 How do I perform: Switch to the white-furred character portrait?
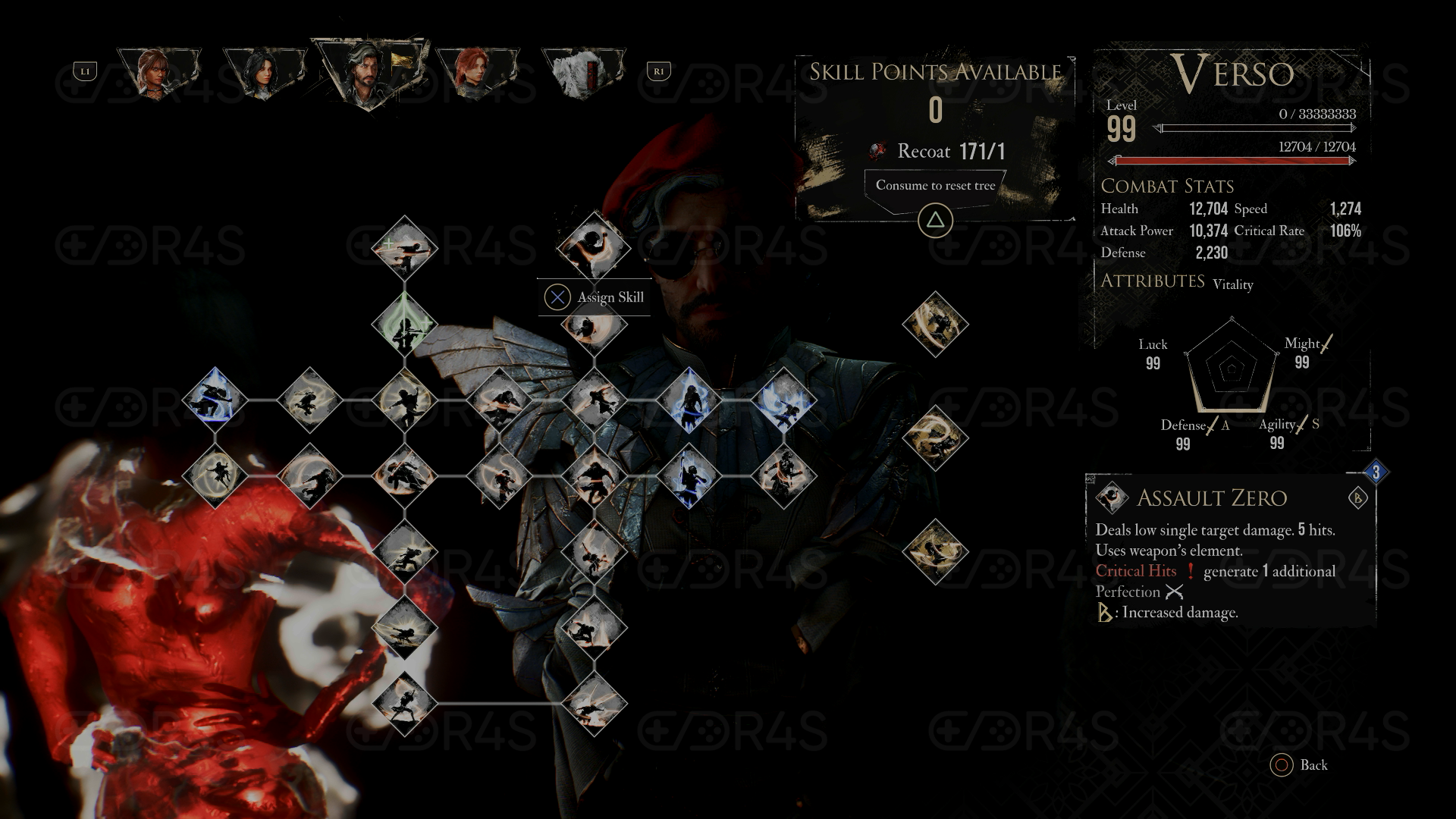(582, 73)
